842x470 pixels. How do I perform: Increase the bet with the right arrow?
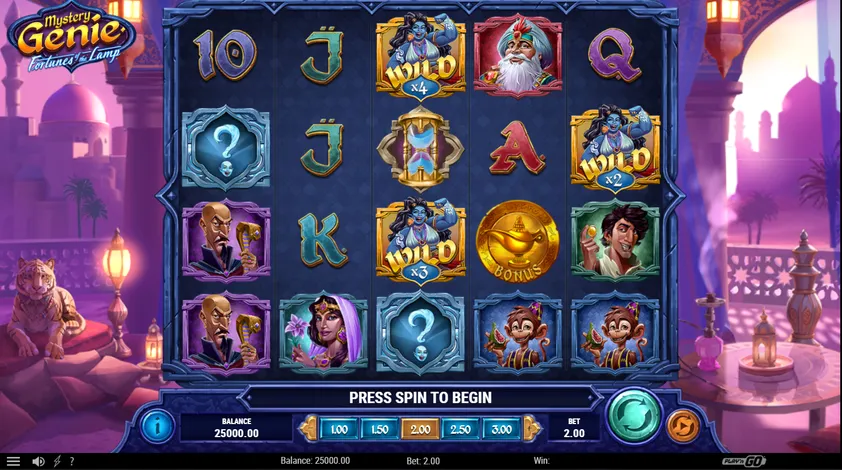pos(532,428)
